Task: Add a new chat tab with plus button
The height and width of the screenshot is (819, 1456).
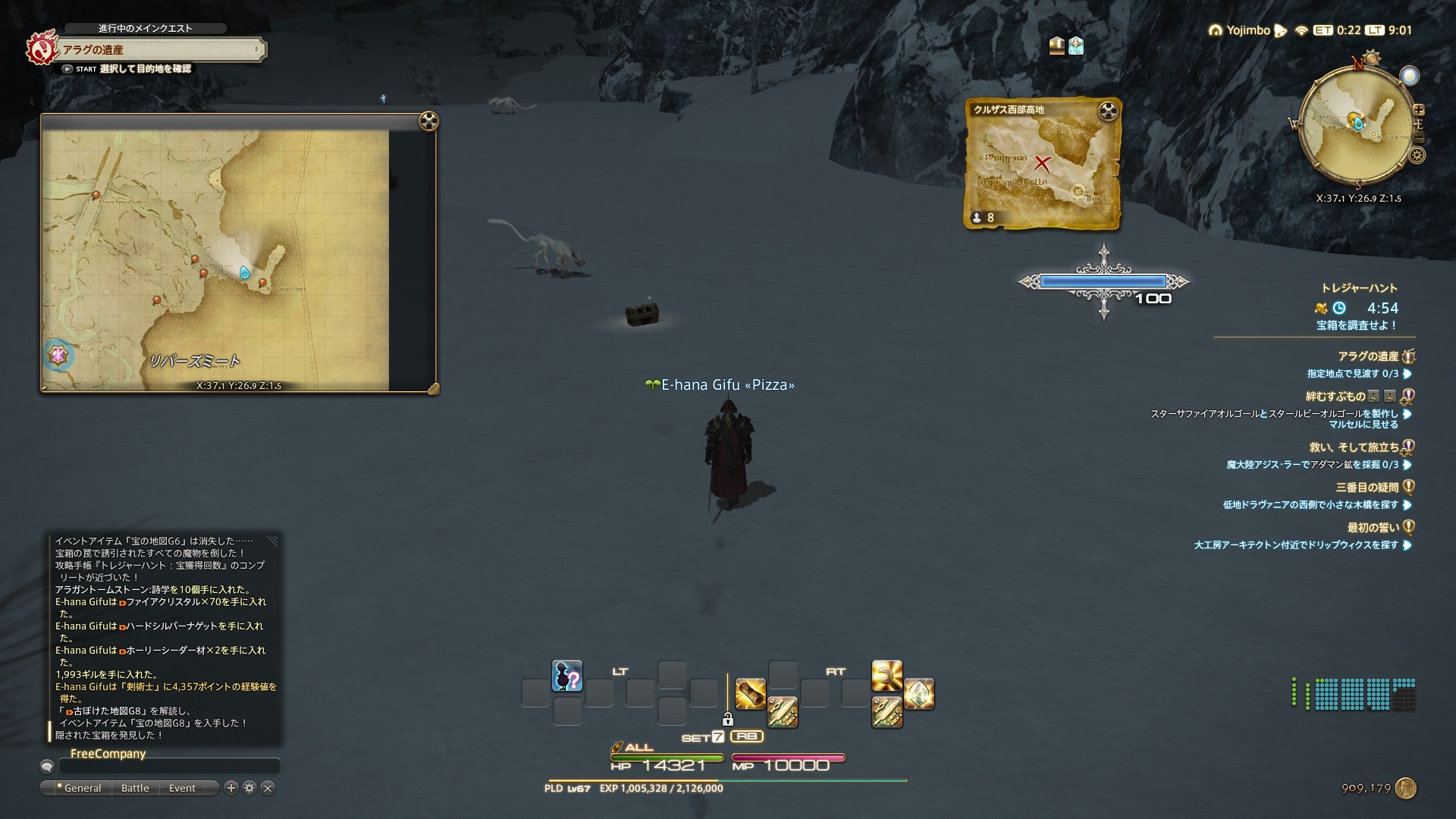Action: [232, 788]
